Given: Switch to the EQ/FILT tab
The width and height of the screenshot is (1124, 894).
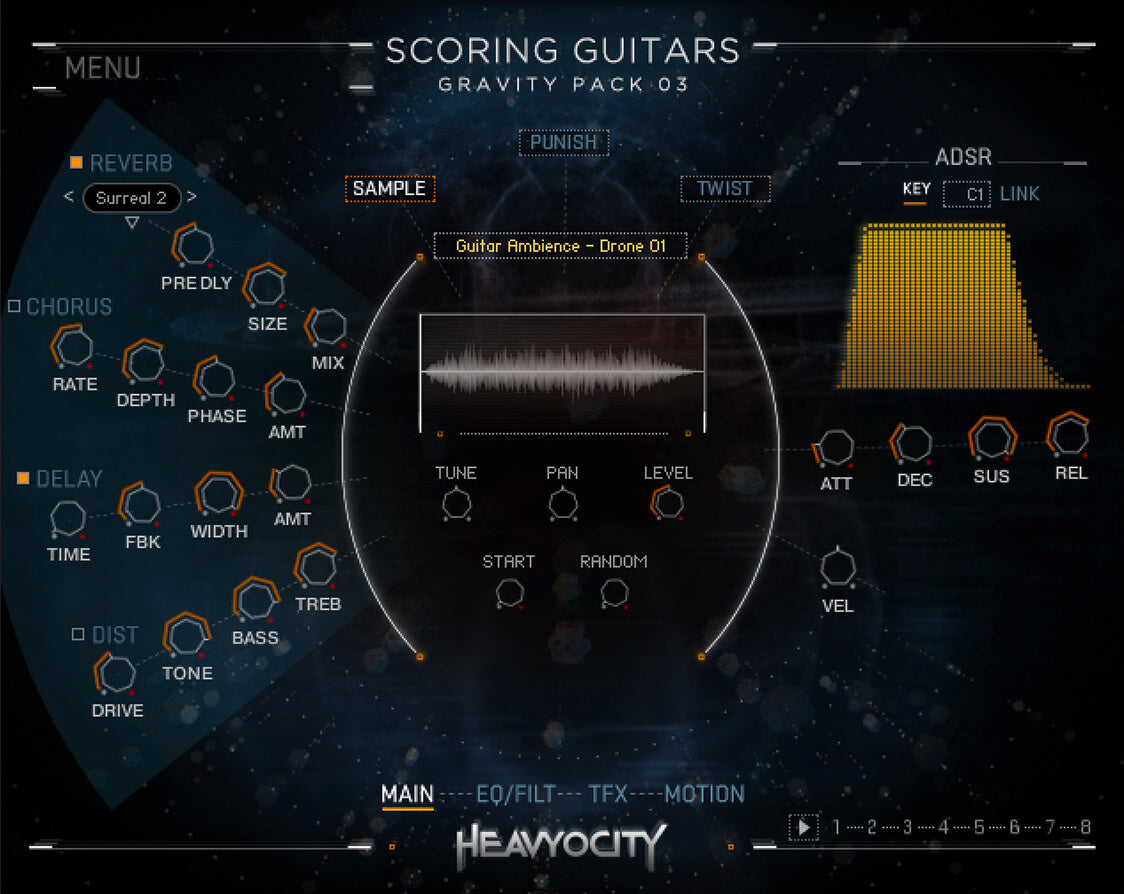Looking at the screenshot, I should (x=515, y=795).
